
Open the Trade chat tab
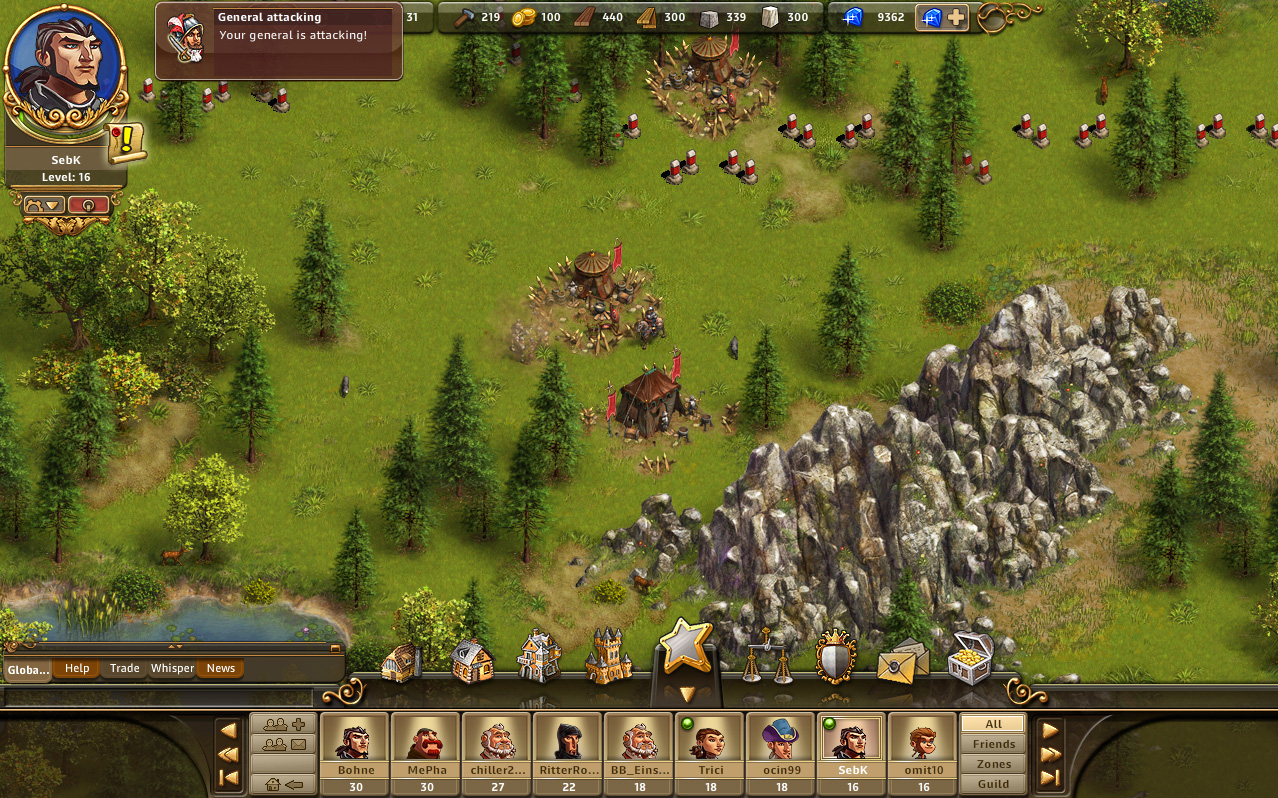coord(125,669)
